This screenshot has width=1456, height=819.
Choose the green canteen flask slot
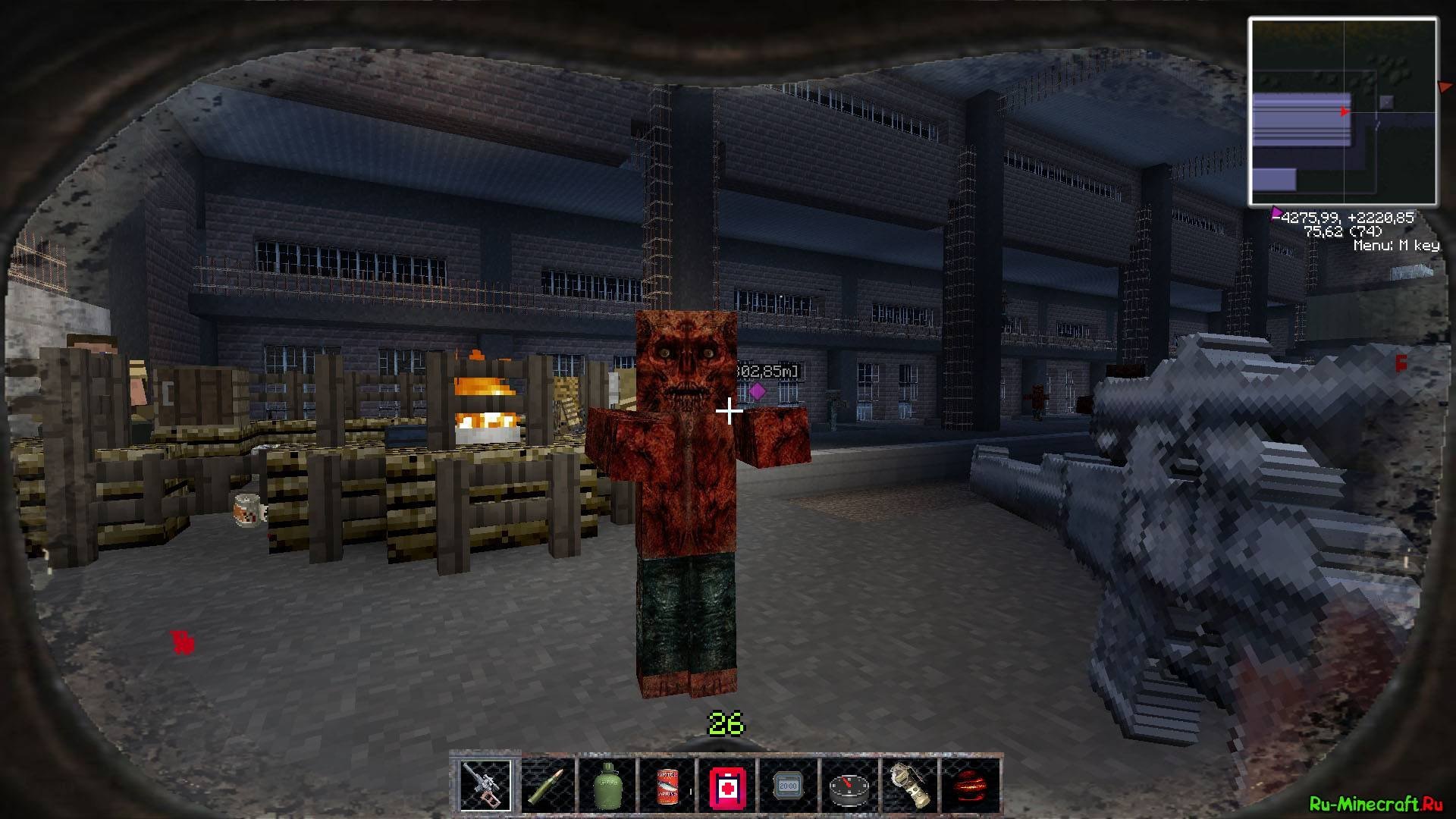(606, 786)
